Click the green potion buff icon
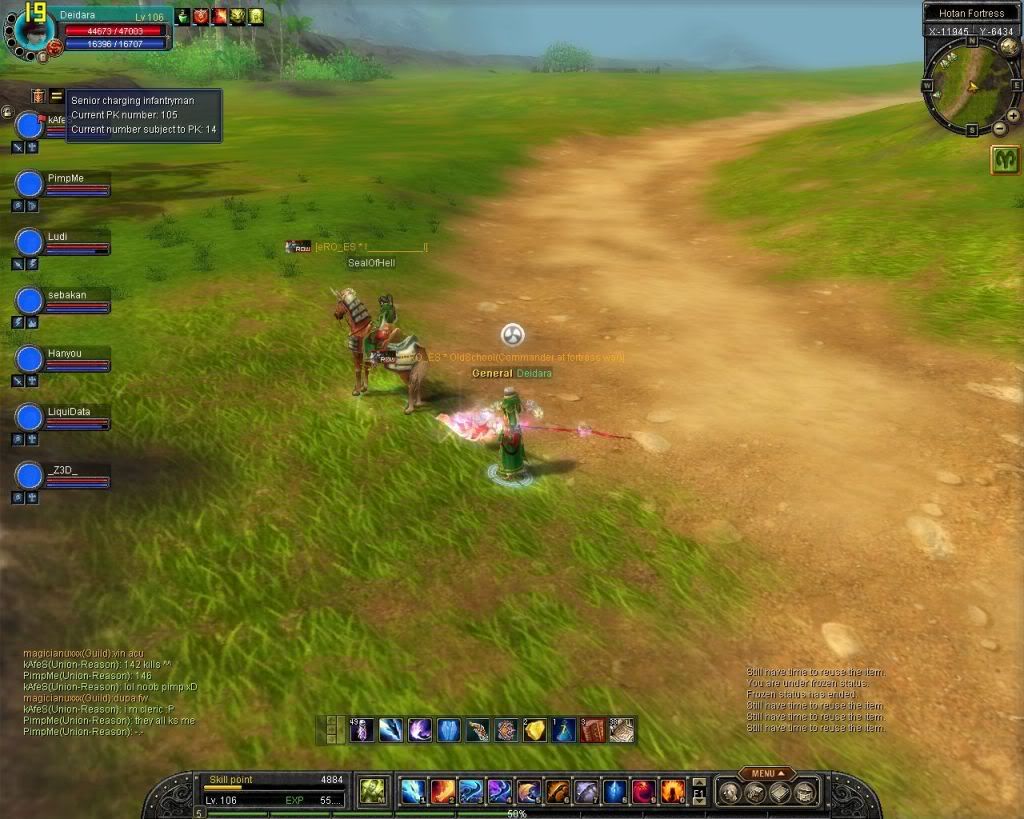Screen dimensions: 1024x819 click(x=182, y=16)
